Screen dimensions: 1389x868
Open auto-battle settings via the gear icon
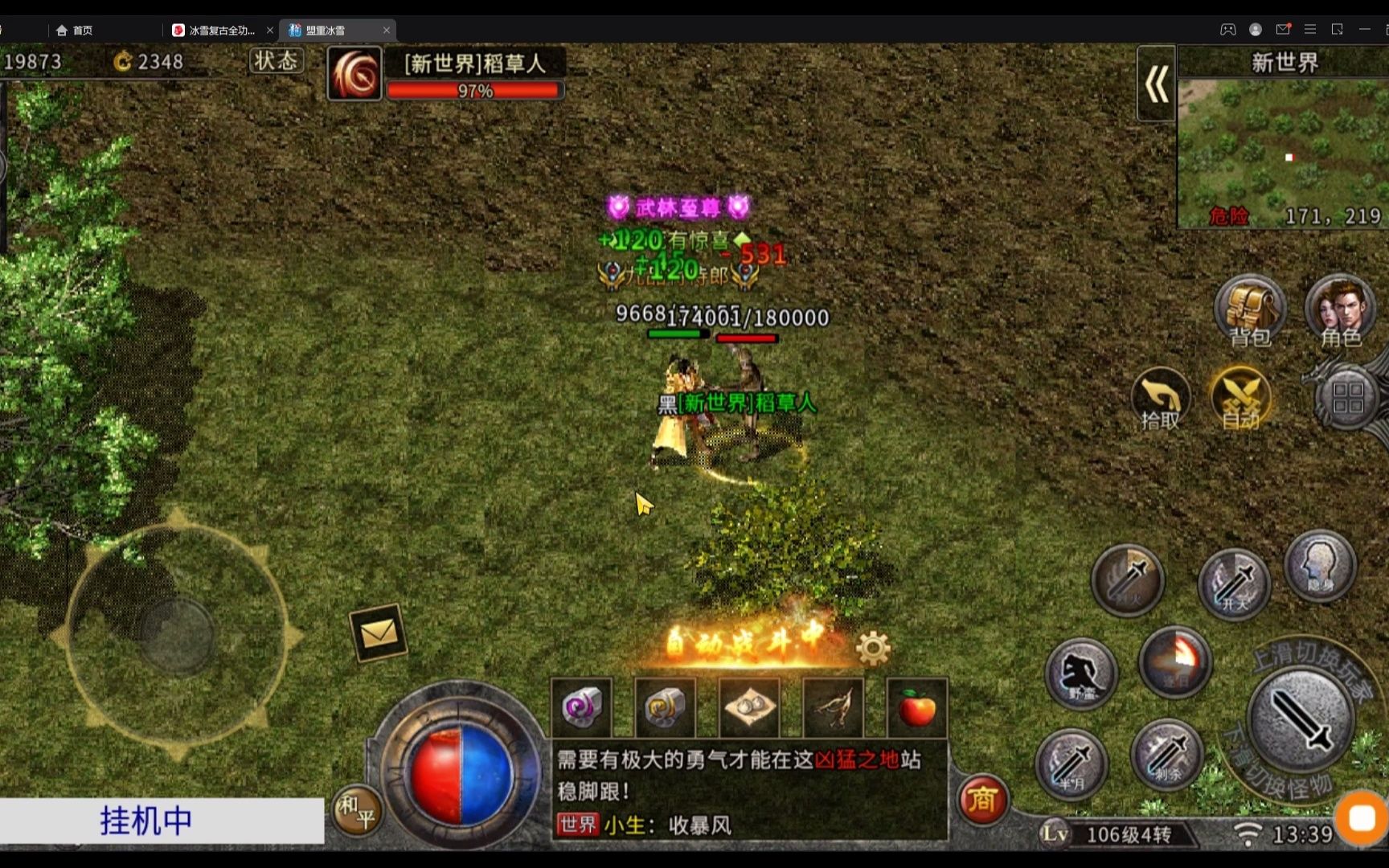point(873,645)
